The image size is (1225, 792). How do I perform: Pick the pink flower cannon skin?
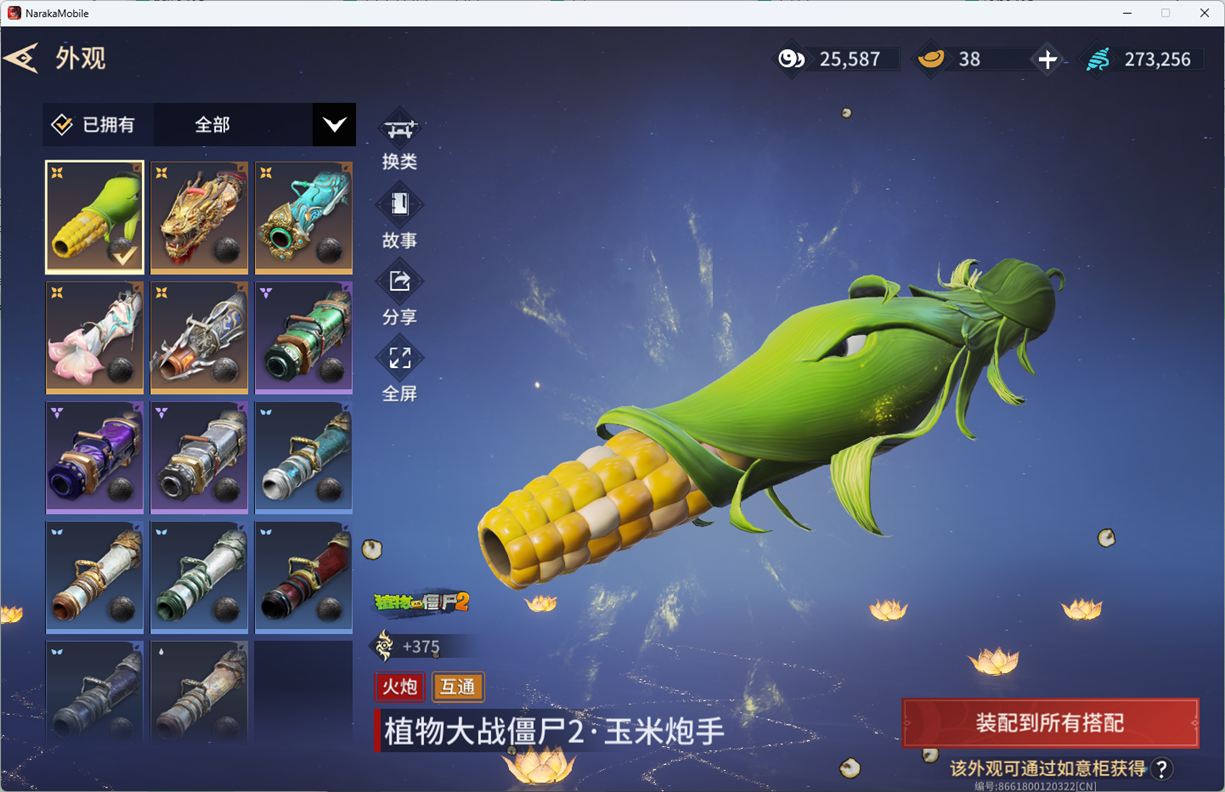[95, 337]
